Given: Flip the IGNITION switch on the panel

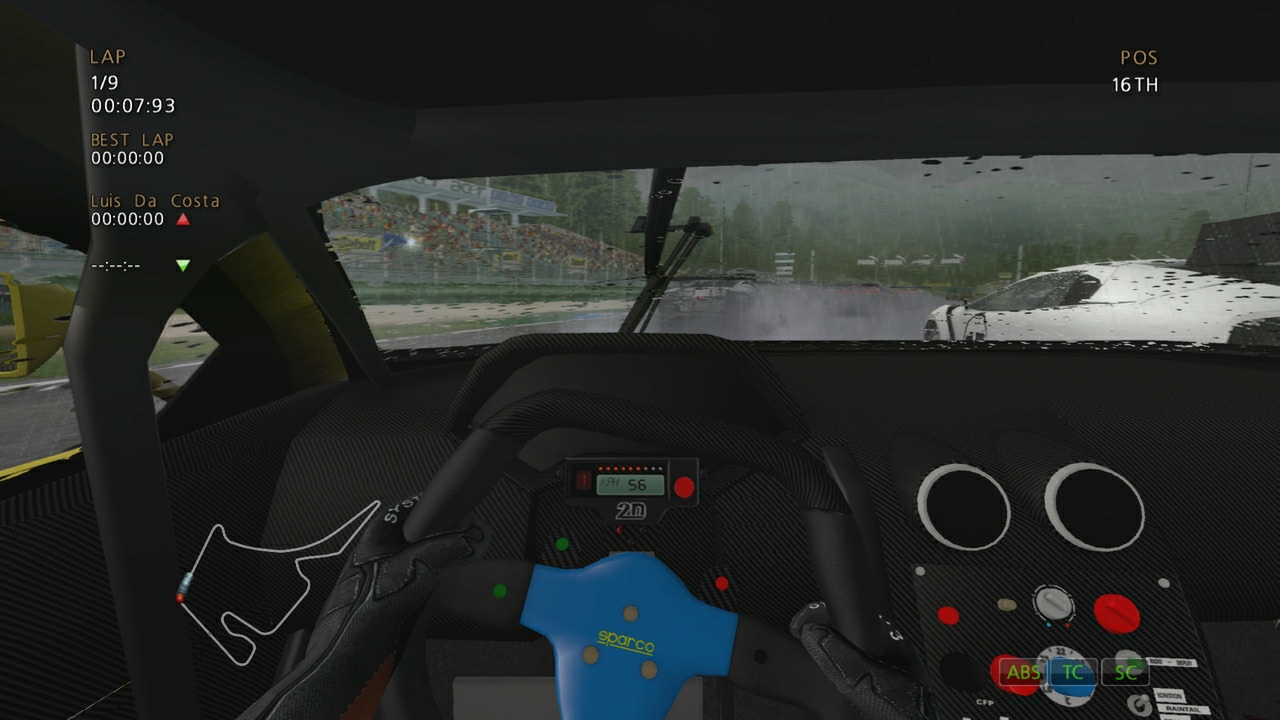Looking at the screenshot, I should click(1141, 700).
